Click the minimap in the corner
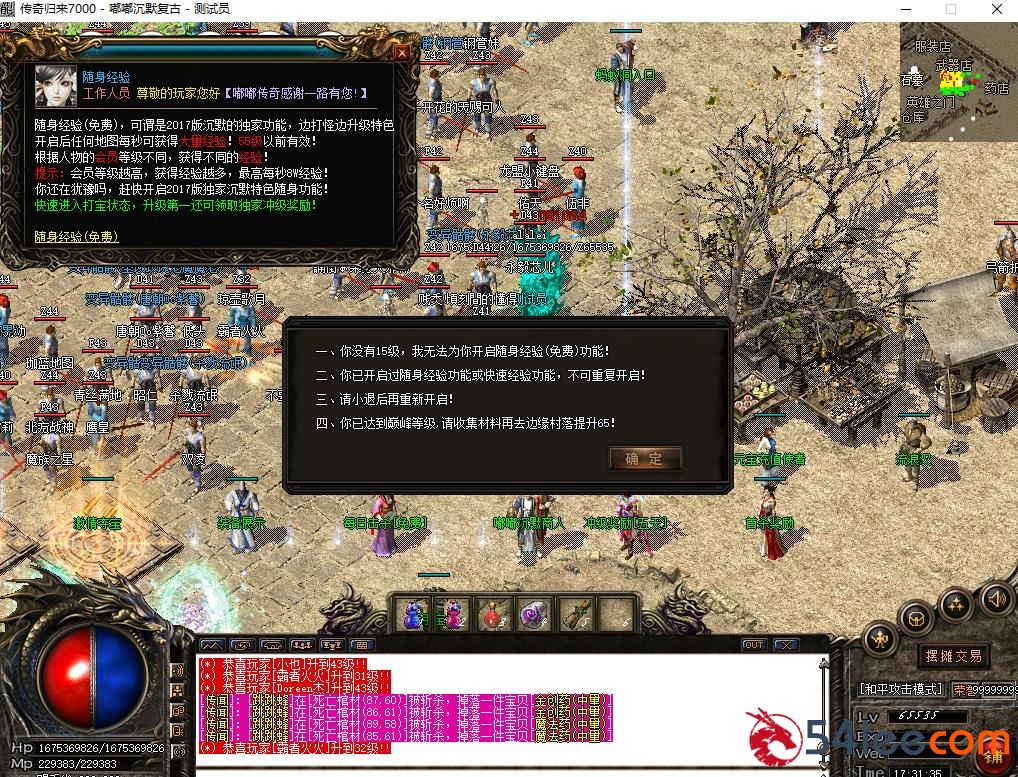1018x777 pixels. [x=958, y=85]
